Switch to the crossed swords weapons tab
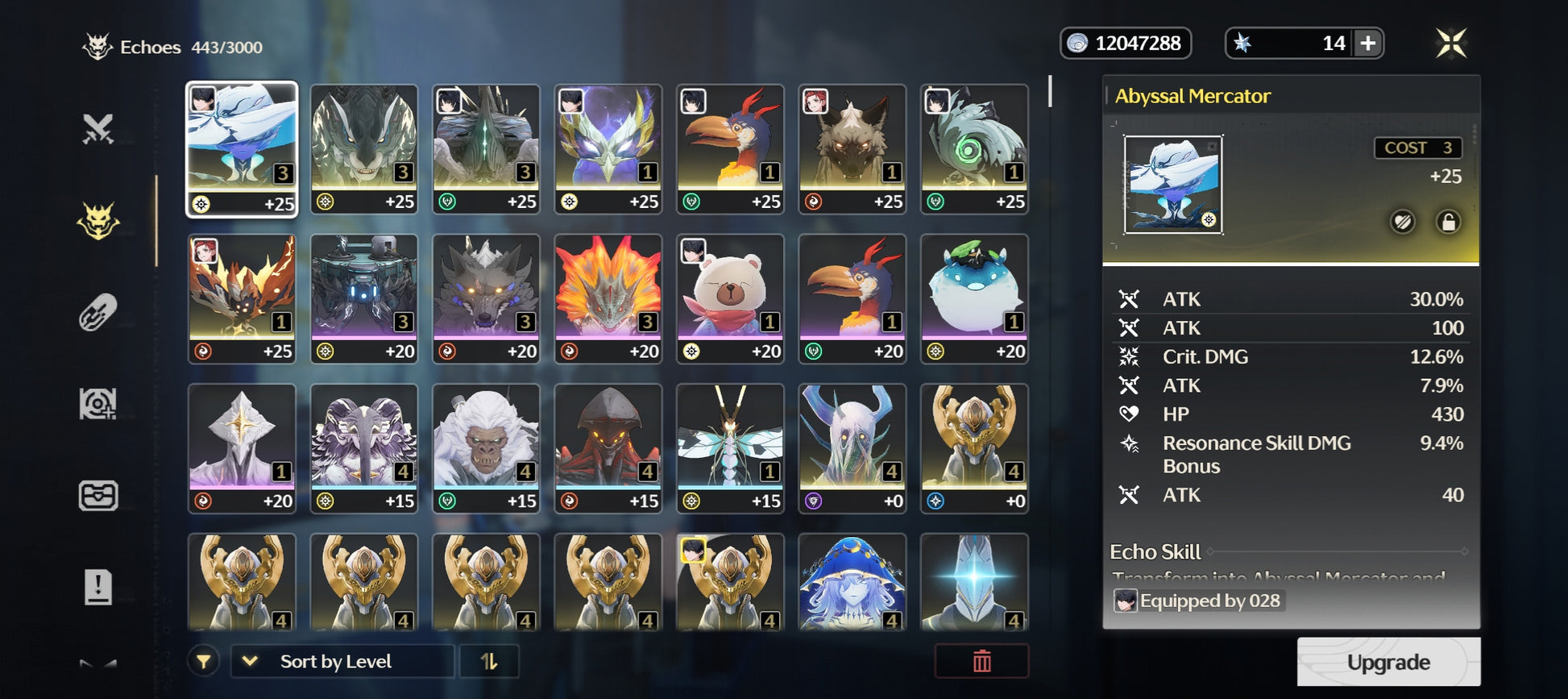Screen dimensions: 1568x699 click(x=98, y=130)
